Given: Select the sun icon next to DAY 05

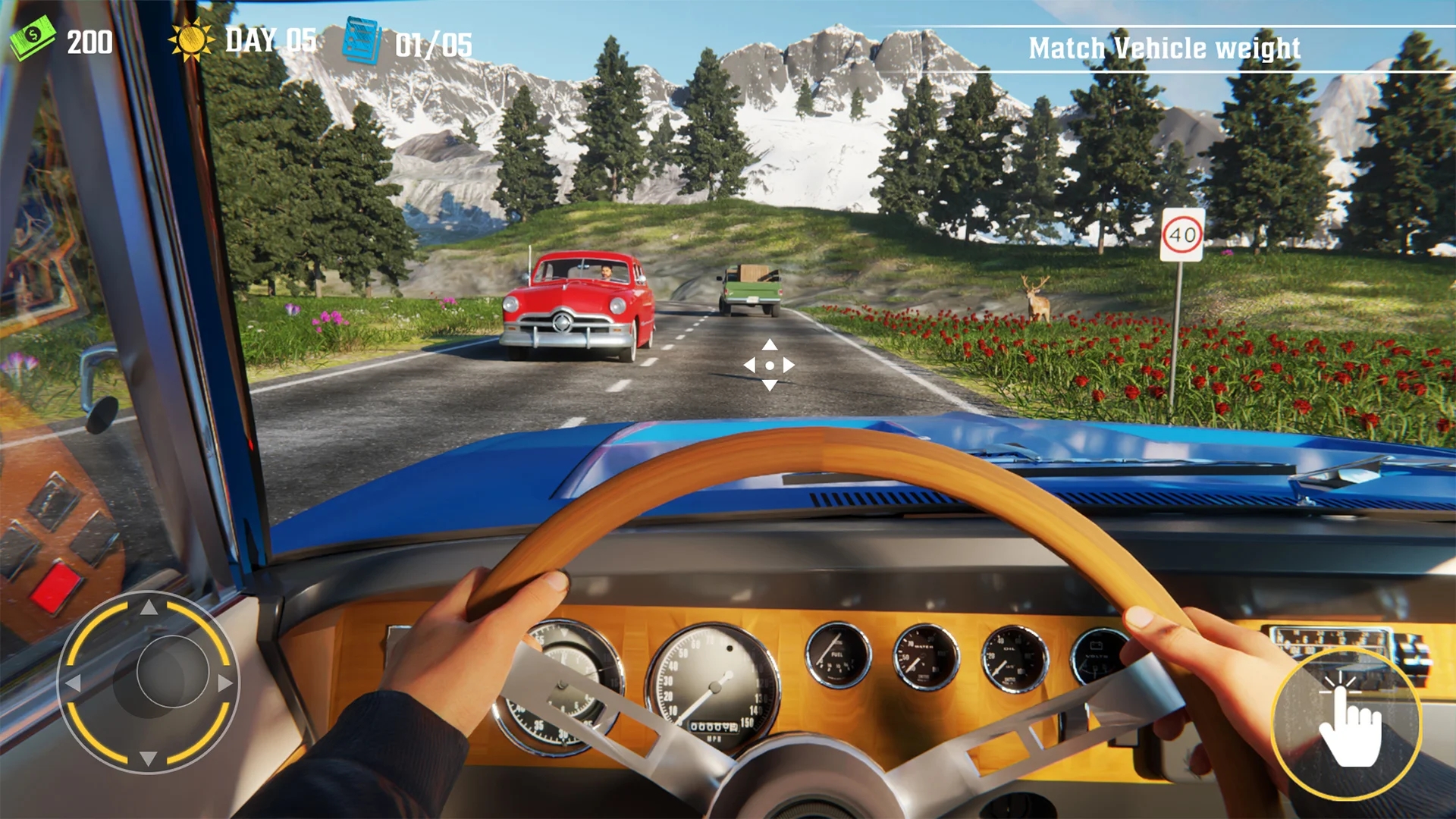Looking at the screenshot, I should (192, 39).
